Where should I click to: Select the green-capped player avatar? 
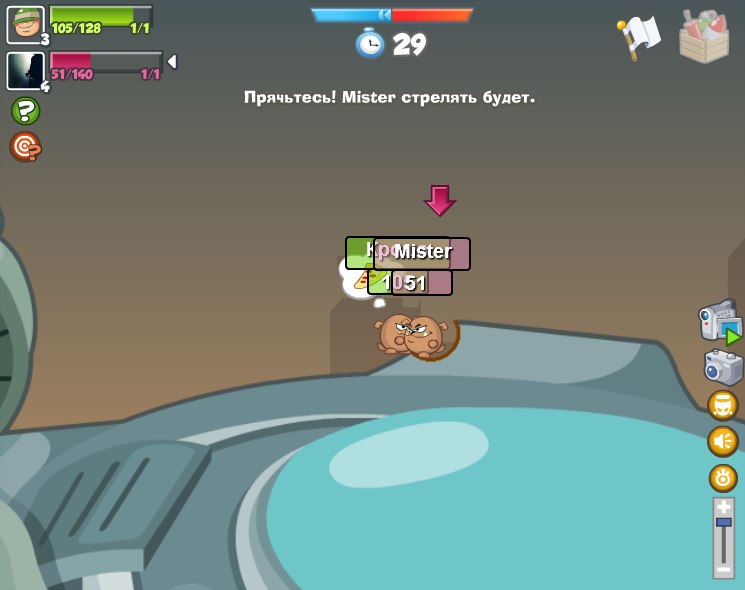25,25
